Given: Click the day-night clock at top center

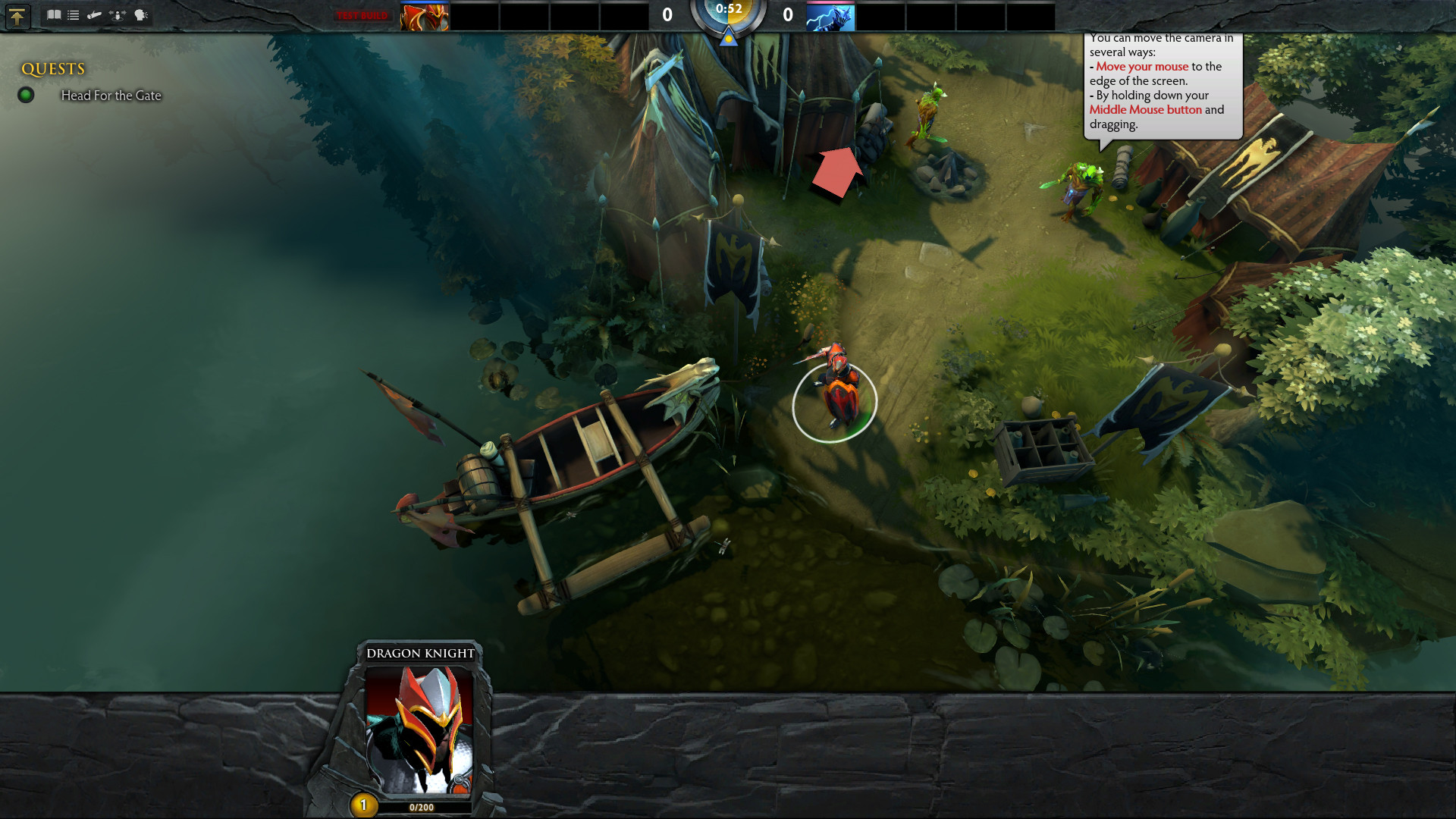Looking at the screenshot, I should [728, 15].
